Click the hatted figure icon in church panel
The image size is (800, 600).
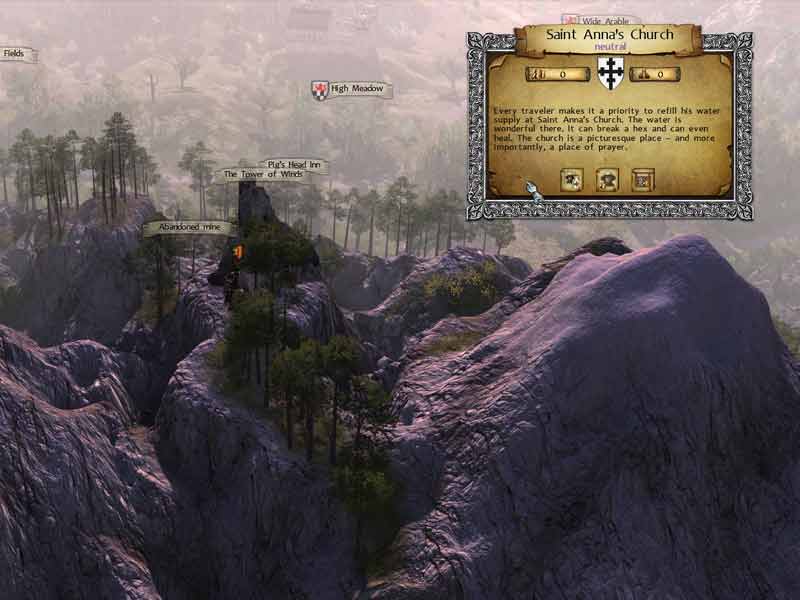pos(608,180)
